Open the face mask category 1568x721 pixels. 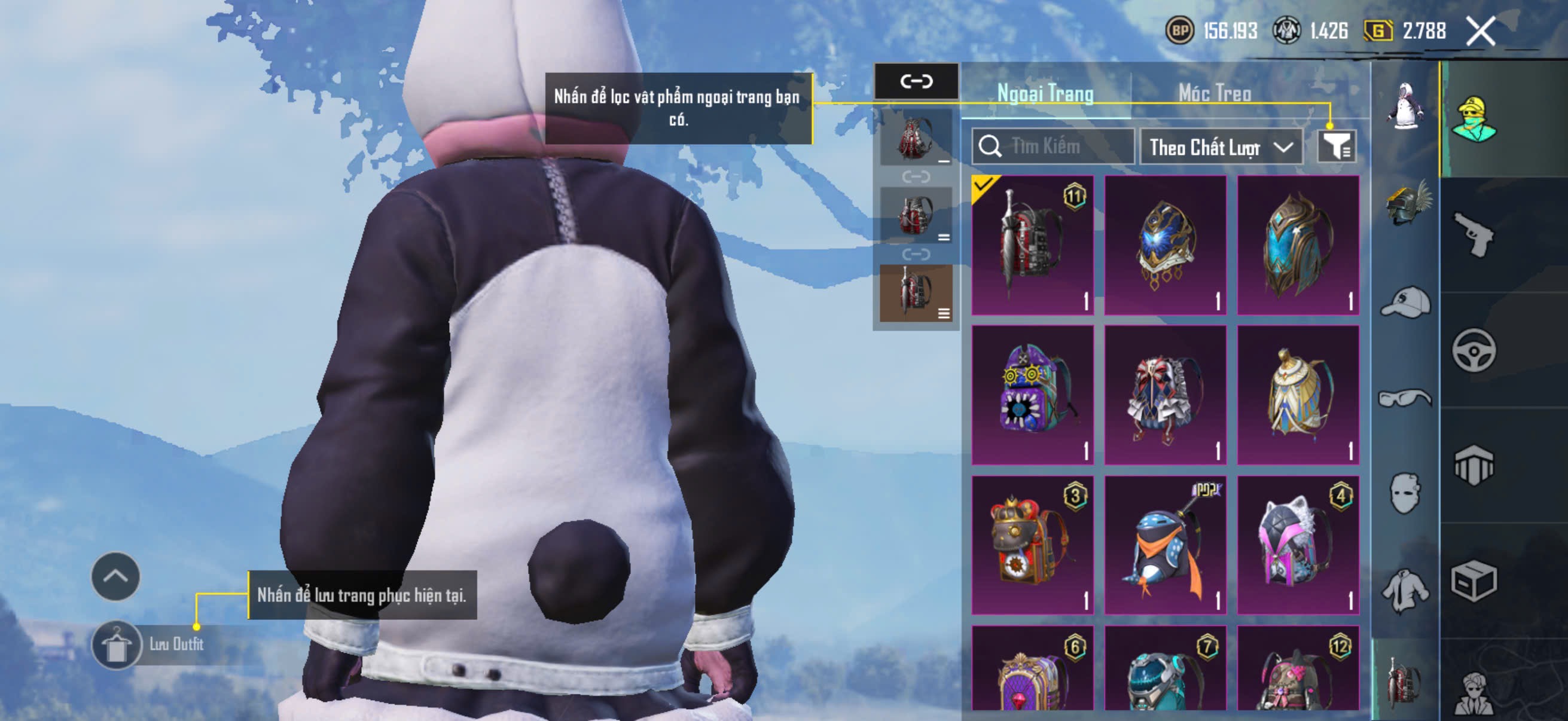(x=1405, y=493)
